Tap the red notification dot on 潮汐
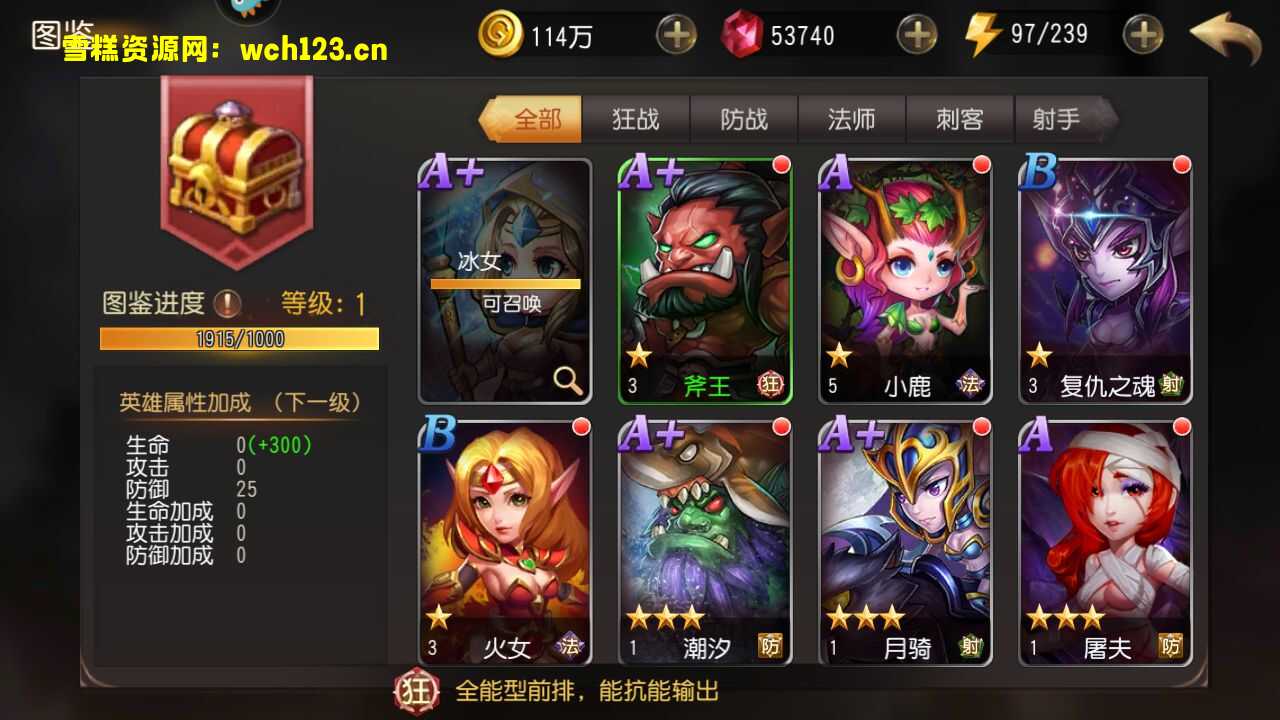 [781, 426]
